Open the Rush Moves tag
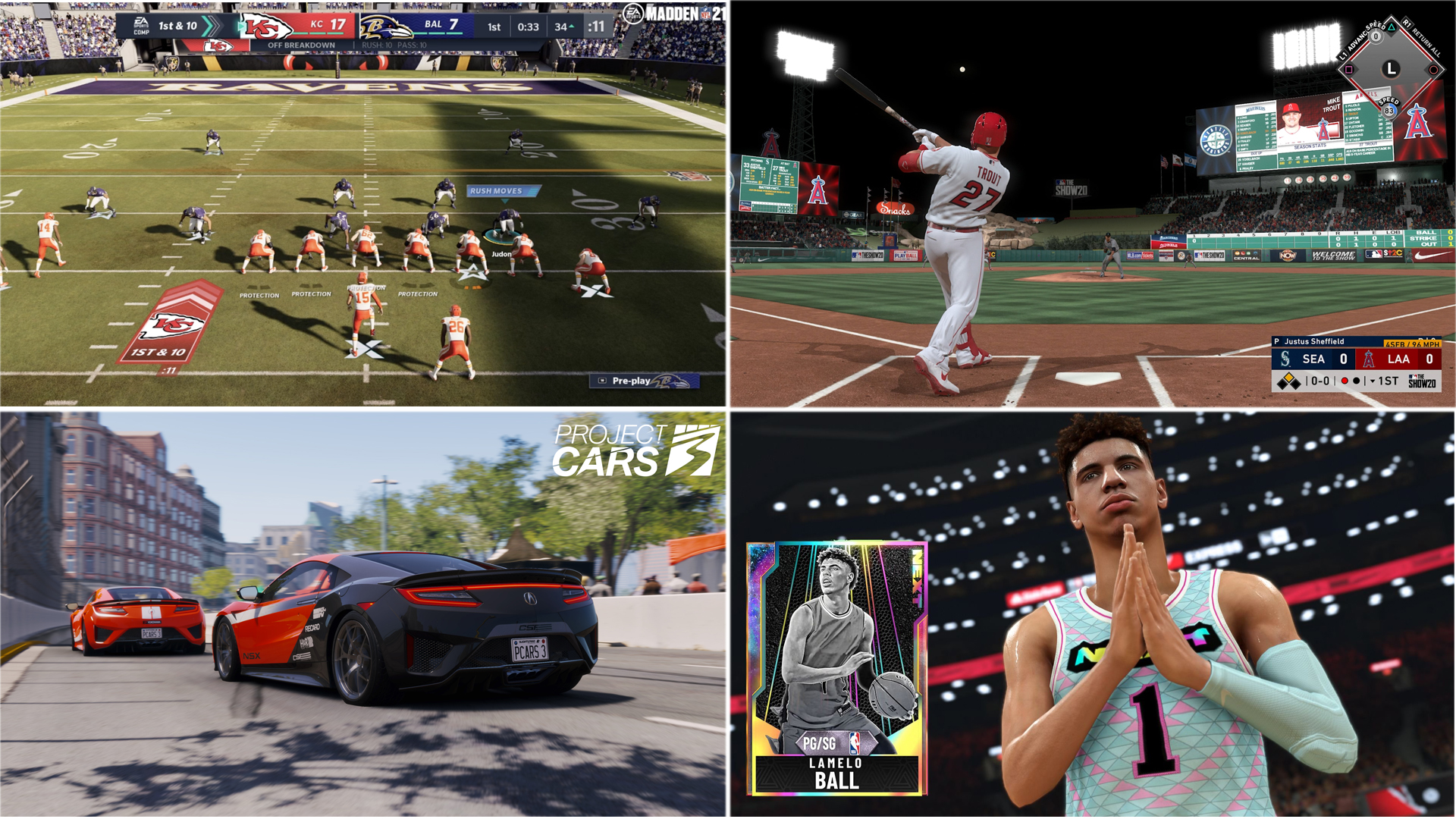This screenshot has height=819, width=1456. pos(502,191)
